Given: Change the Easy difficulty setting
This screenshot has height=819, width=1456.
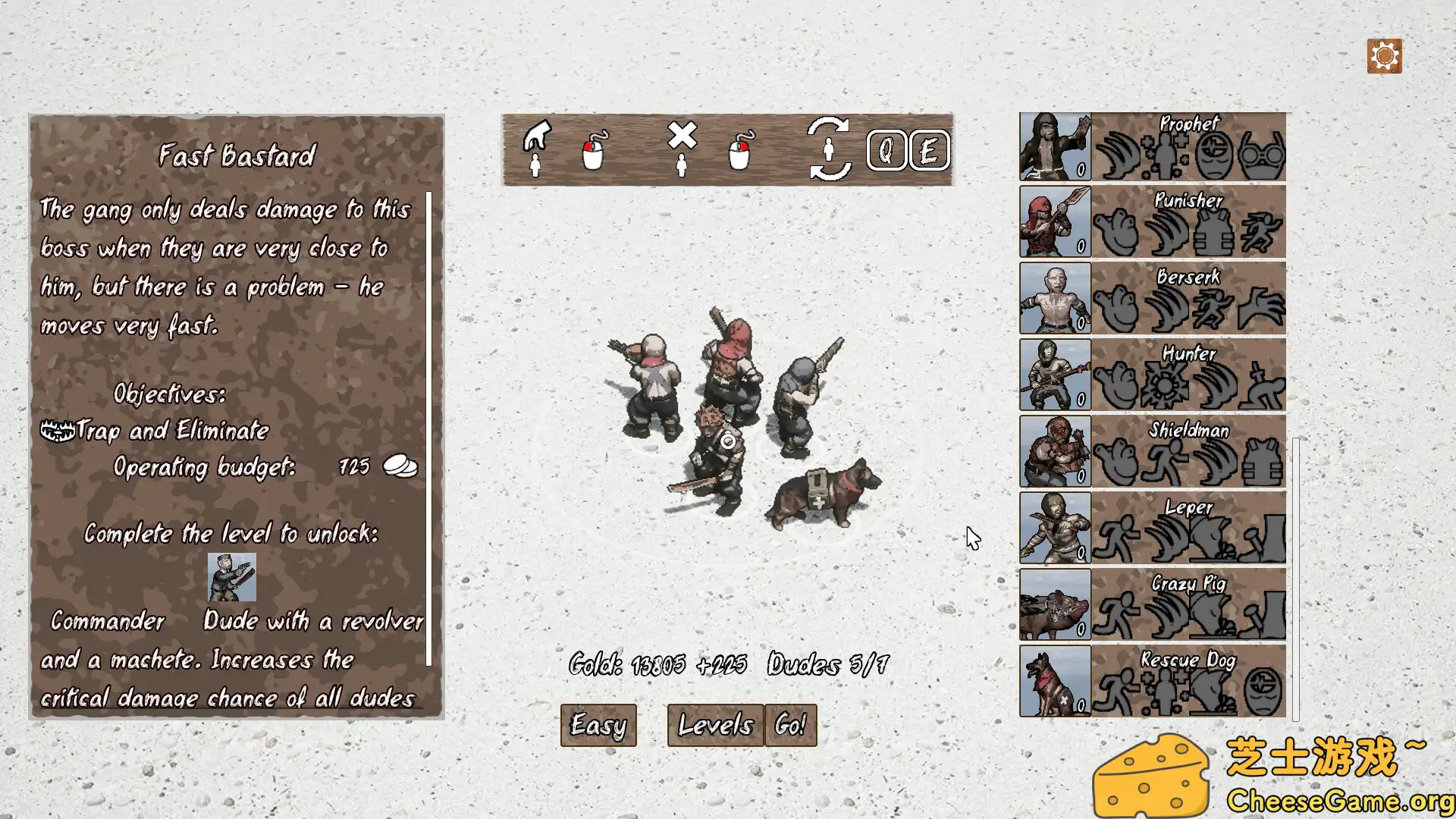Looking at the screenshot, I should coord(598,725).
